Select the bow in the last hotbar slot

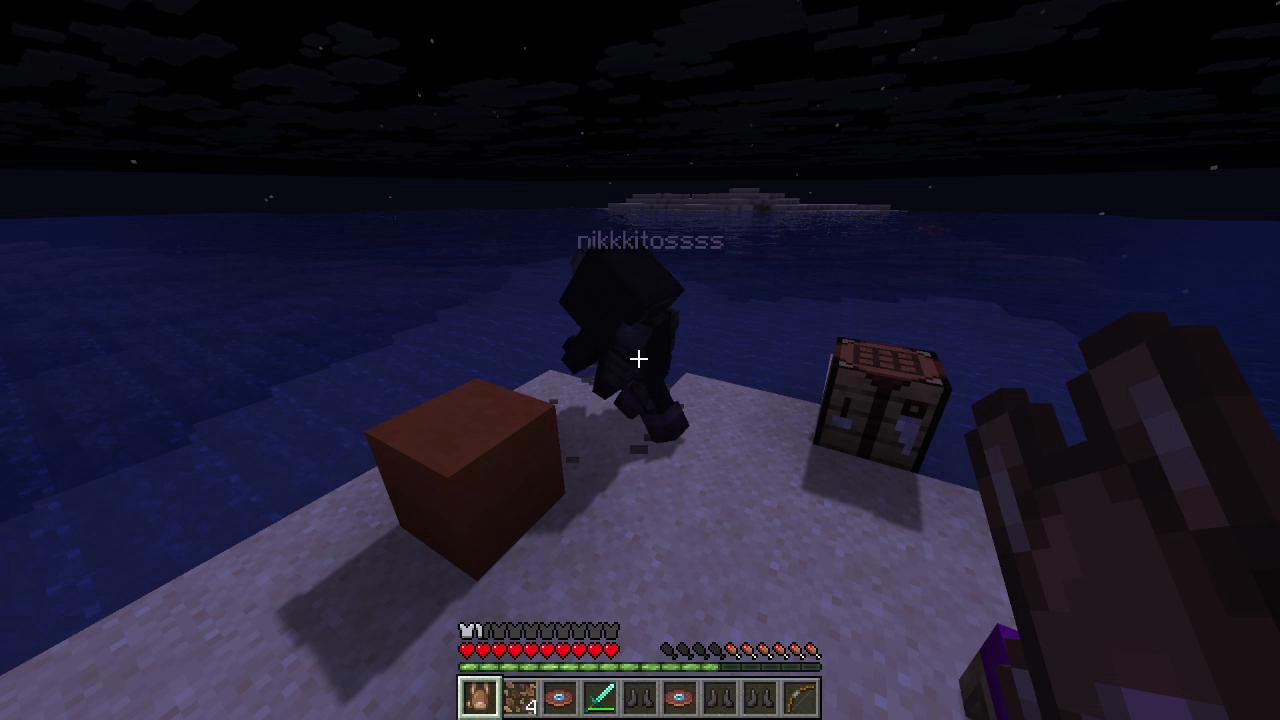click(x=798, y=697)
